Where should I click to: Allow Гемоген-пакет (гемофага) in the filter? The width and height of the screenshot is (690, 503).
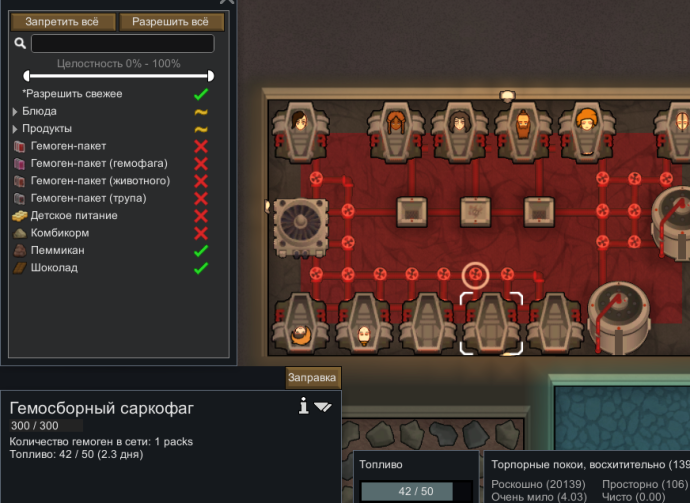(x=201, y=164)
